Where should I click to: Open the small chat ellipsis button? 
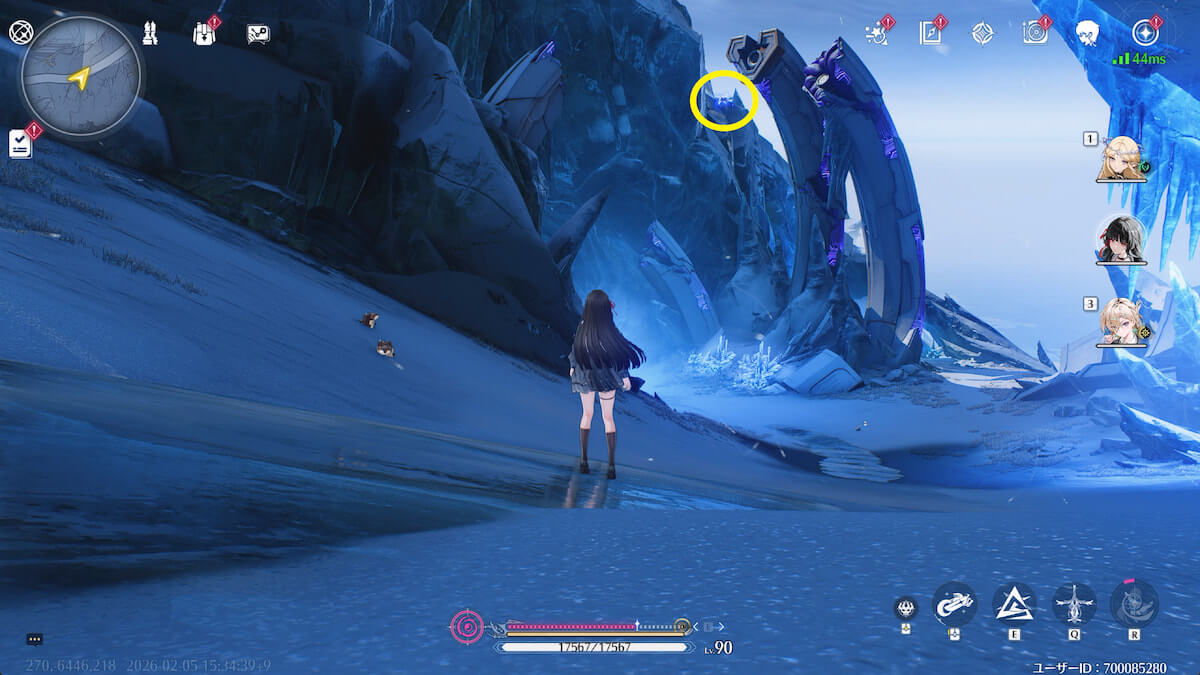pyautogui.click(x=35, y=639)
